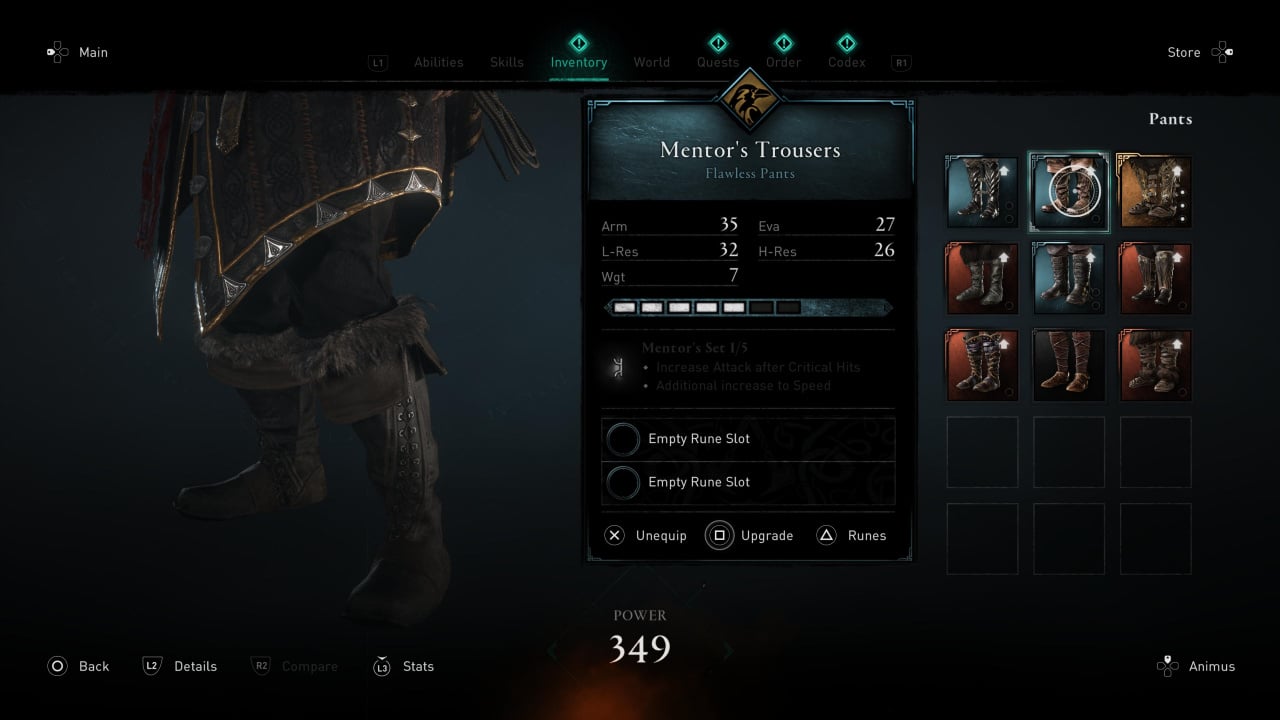Choose the gold-background pants slot

click(1155, 192)
